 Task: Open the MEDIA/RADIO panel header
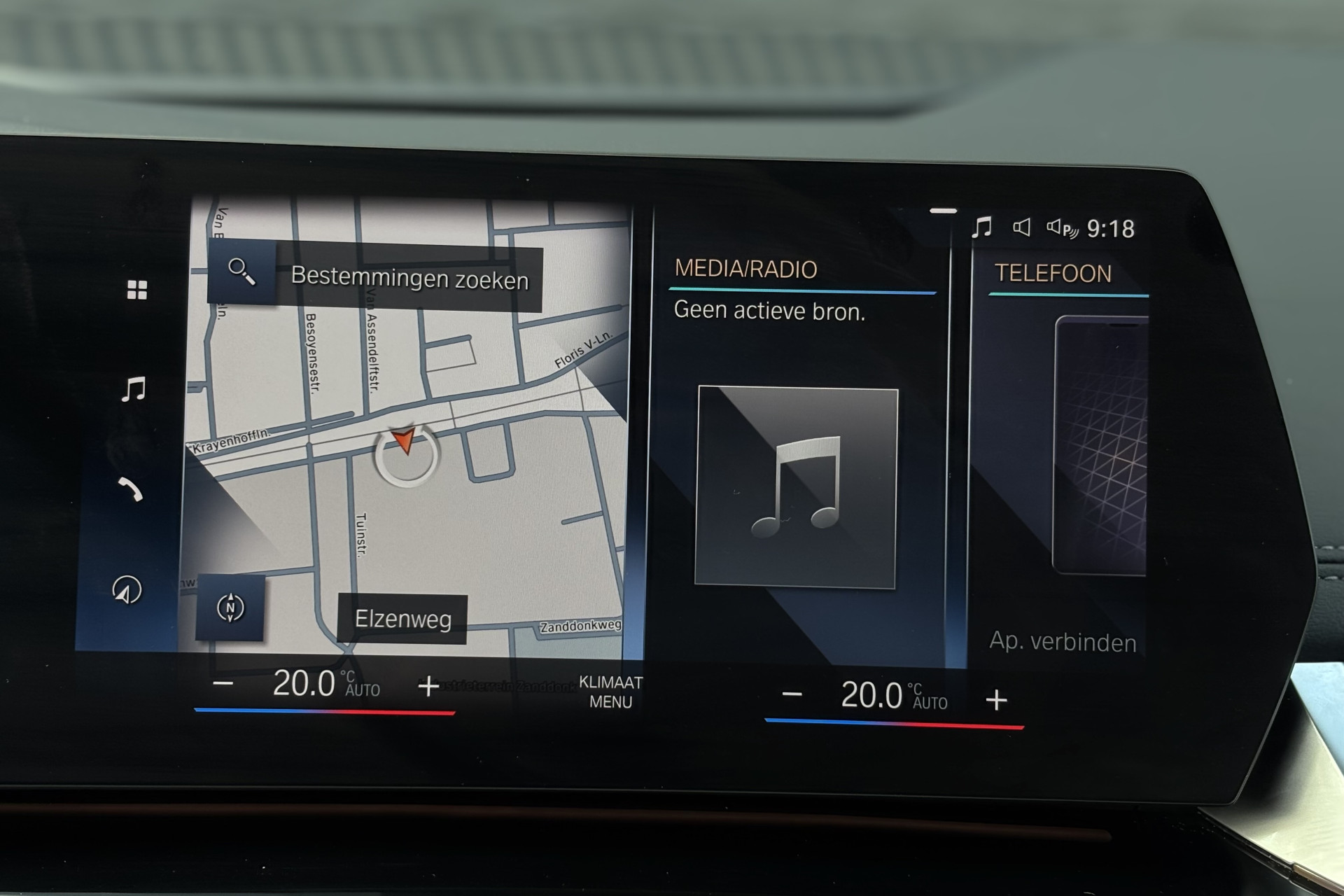point(745,269)
